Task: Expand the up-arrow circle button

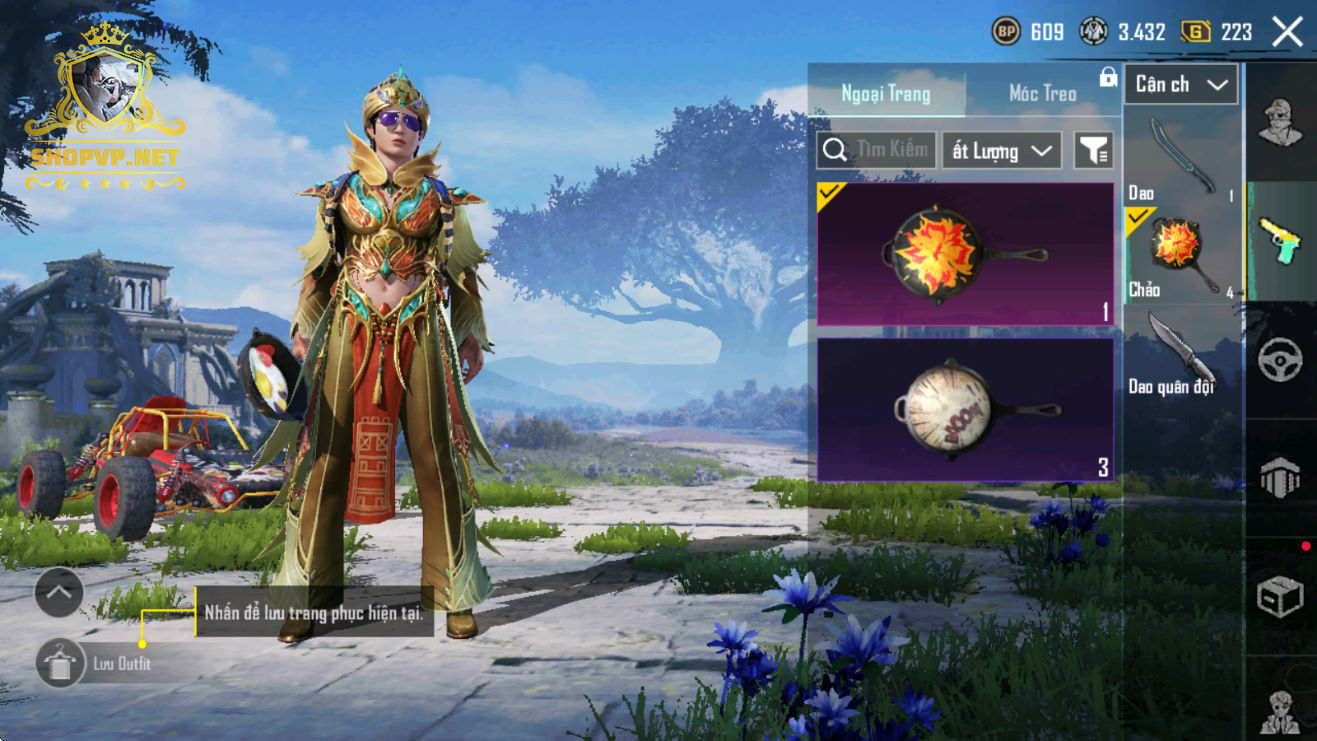Action: pyautogui.click(x=59, y=594)
